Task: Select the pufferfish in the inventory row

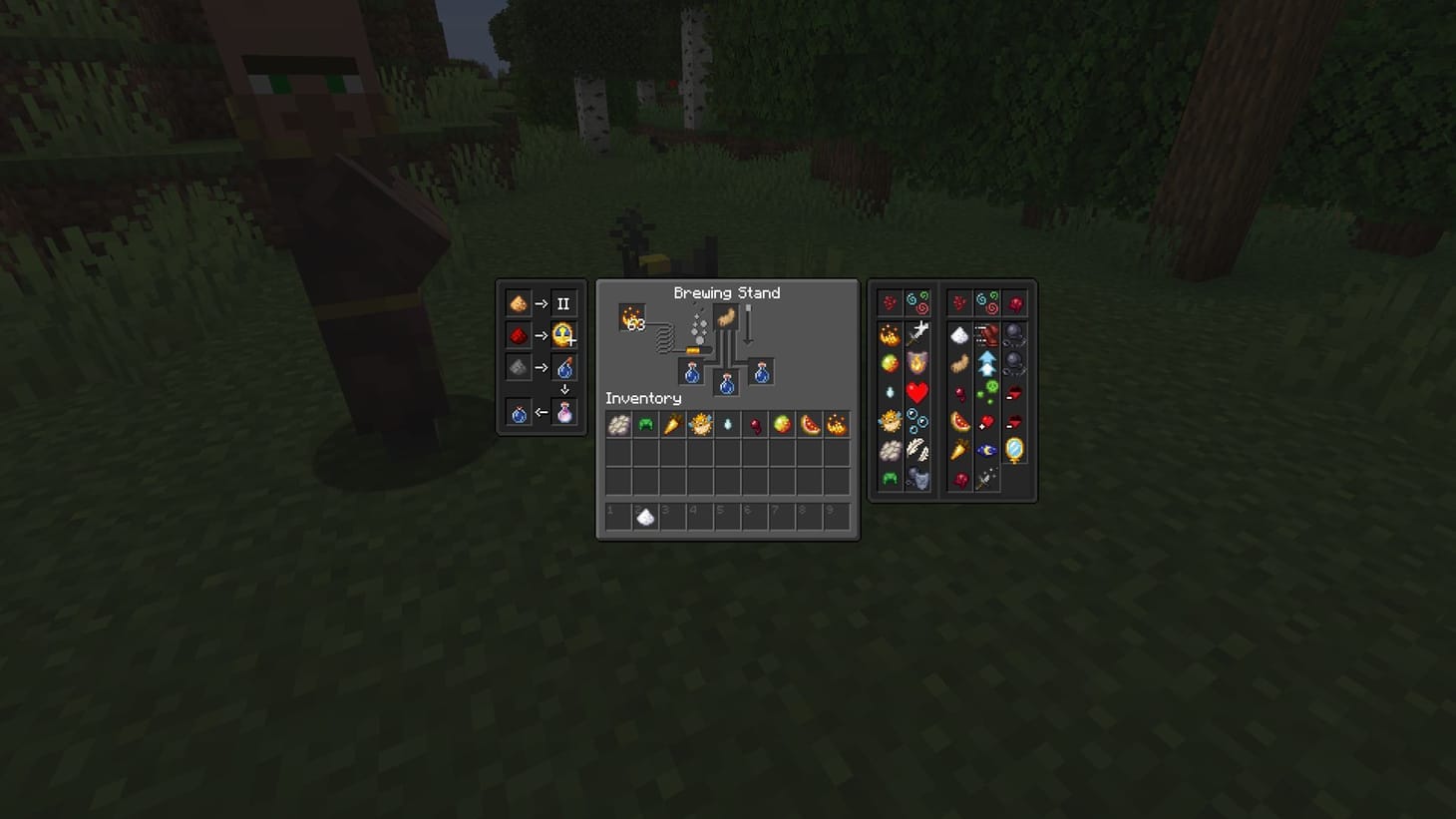Action: (x=698, y=424)
